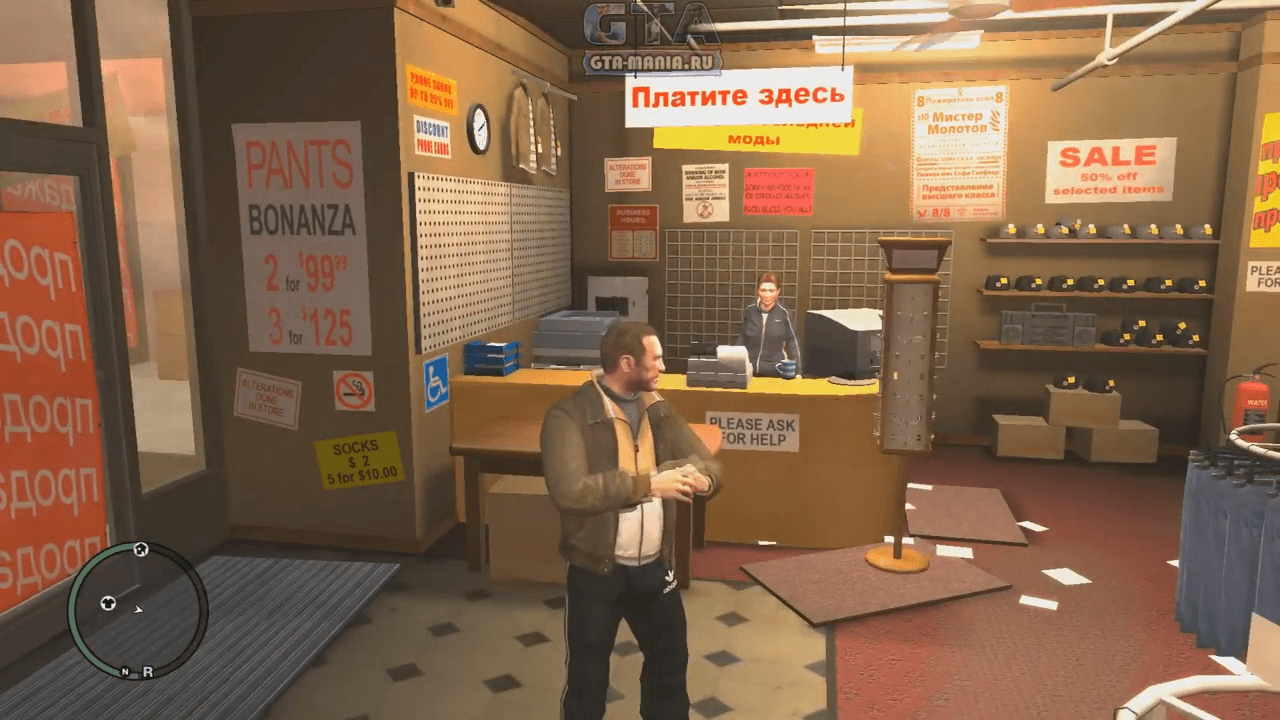Click the north N marker on radar

126,672
